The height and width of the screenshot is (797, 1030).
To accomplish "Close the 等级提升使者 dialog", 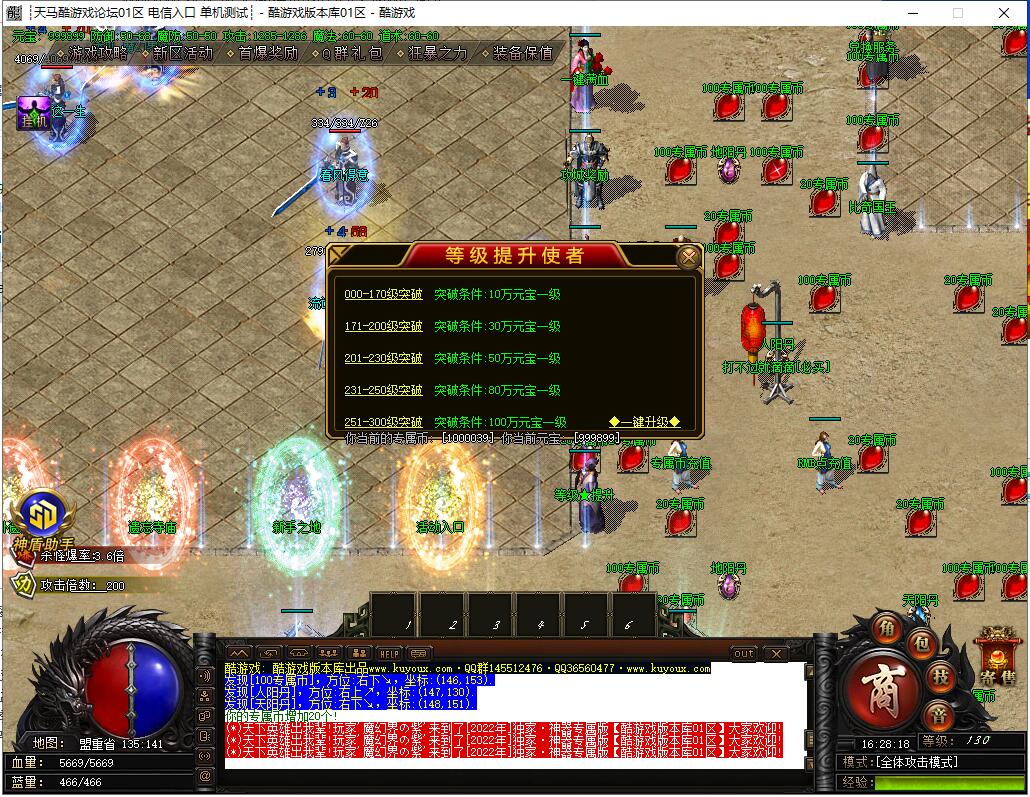I will (x=688, y=258).
